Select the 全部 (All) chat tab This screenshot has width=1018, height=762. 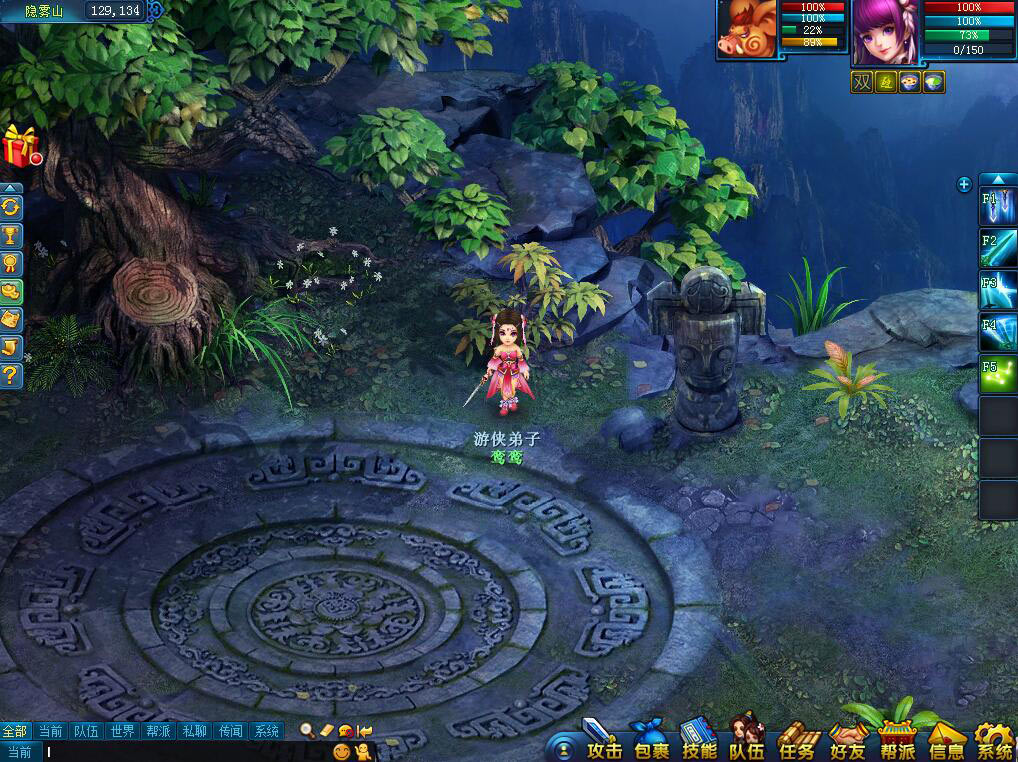point(15,731)
